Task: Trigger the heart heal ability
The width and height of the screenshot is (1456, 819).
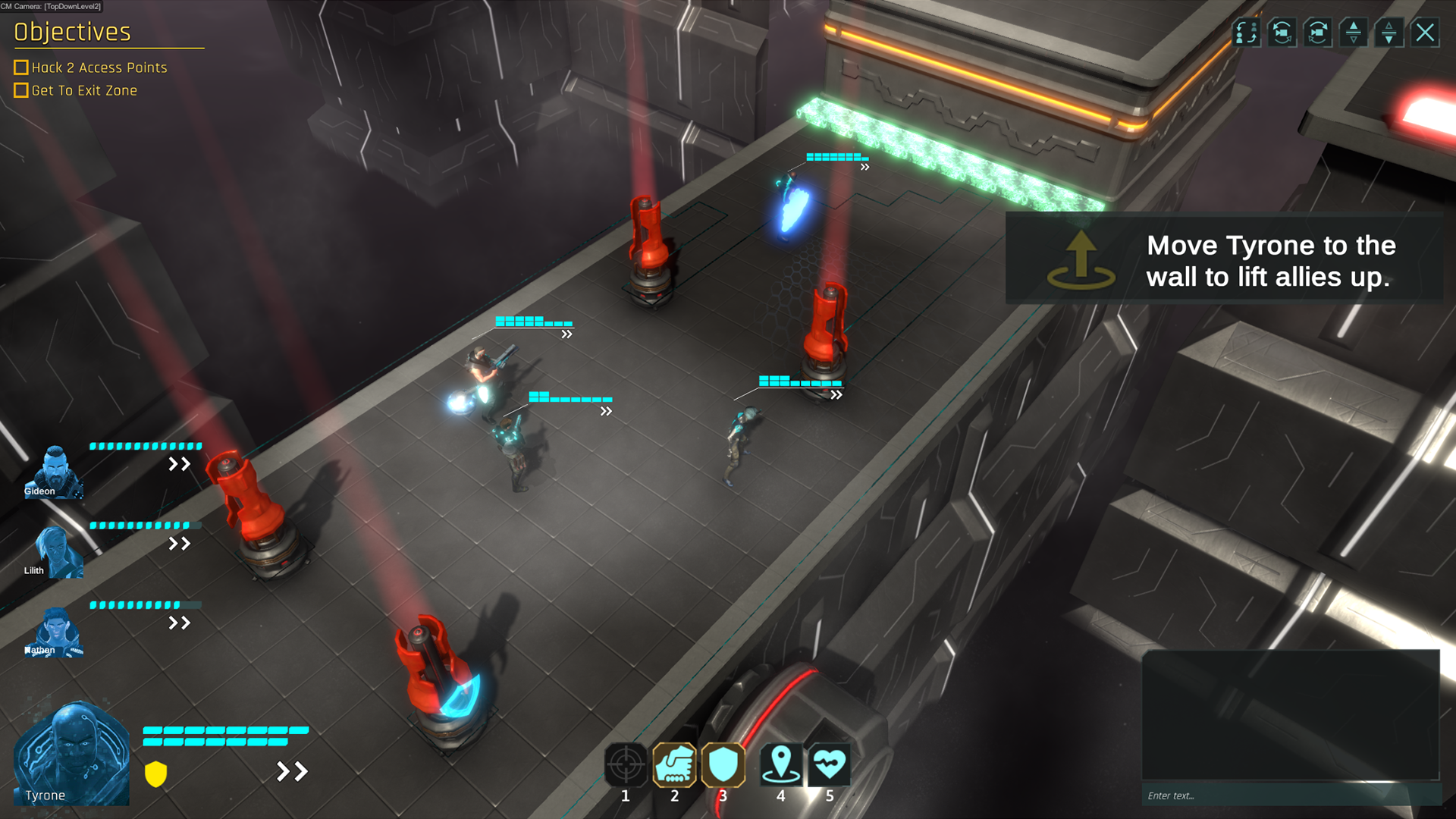Action: (829, 764)
